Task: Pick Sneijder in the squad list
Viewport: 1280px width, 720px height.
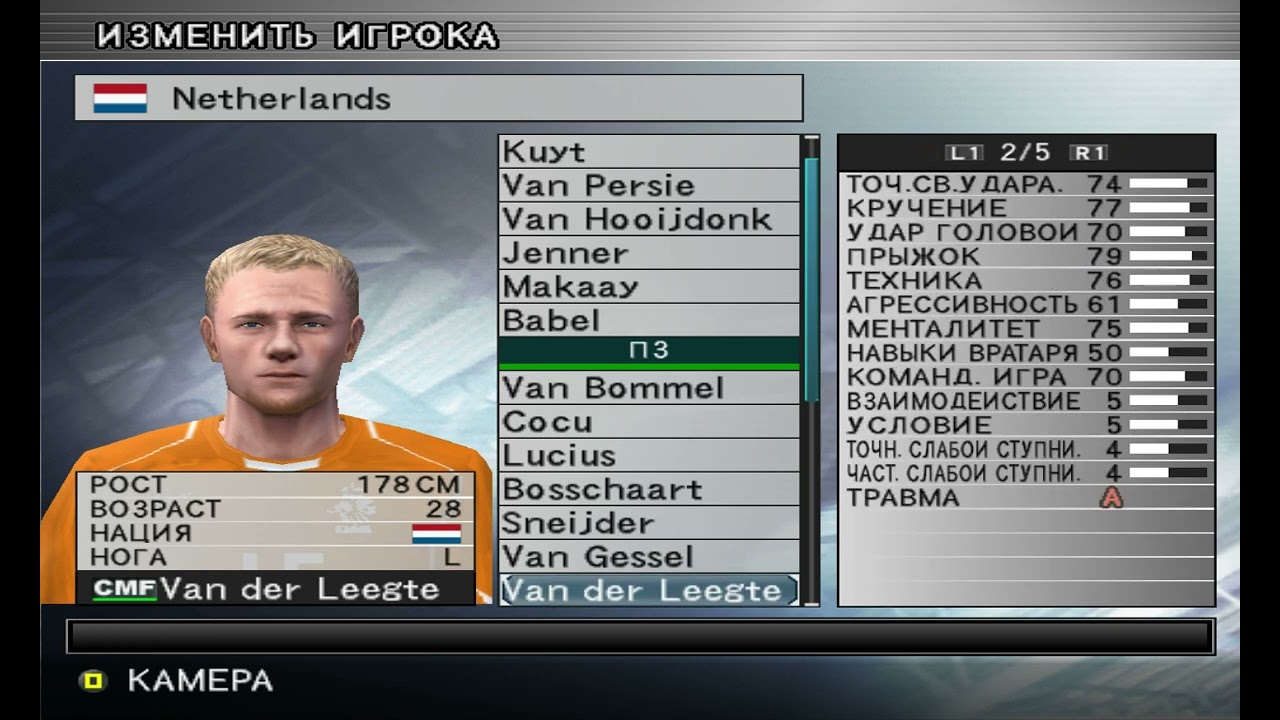Action: coord(648,524)
